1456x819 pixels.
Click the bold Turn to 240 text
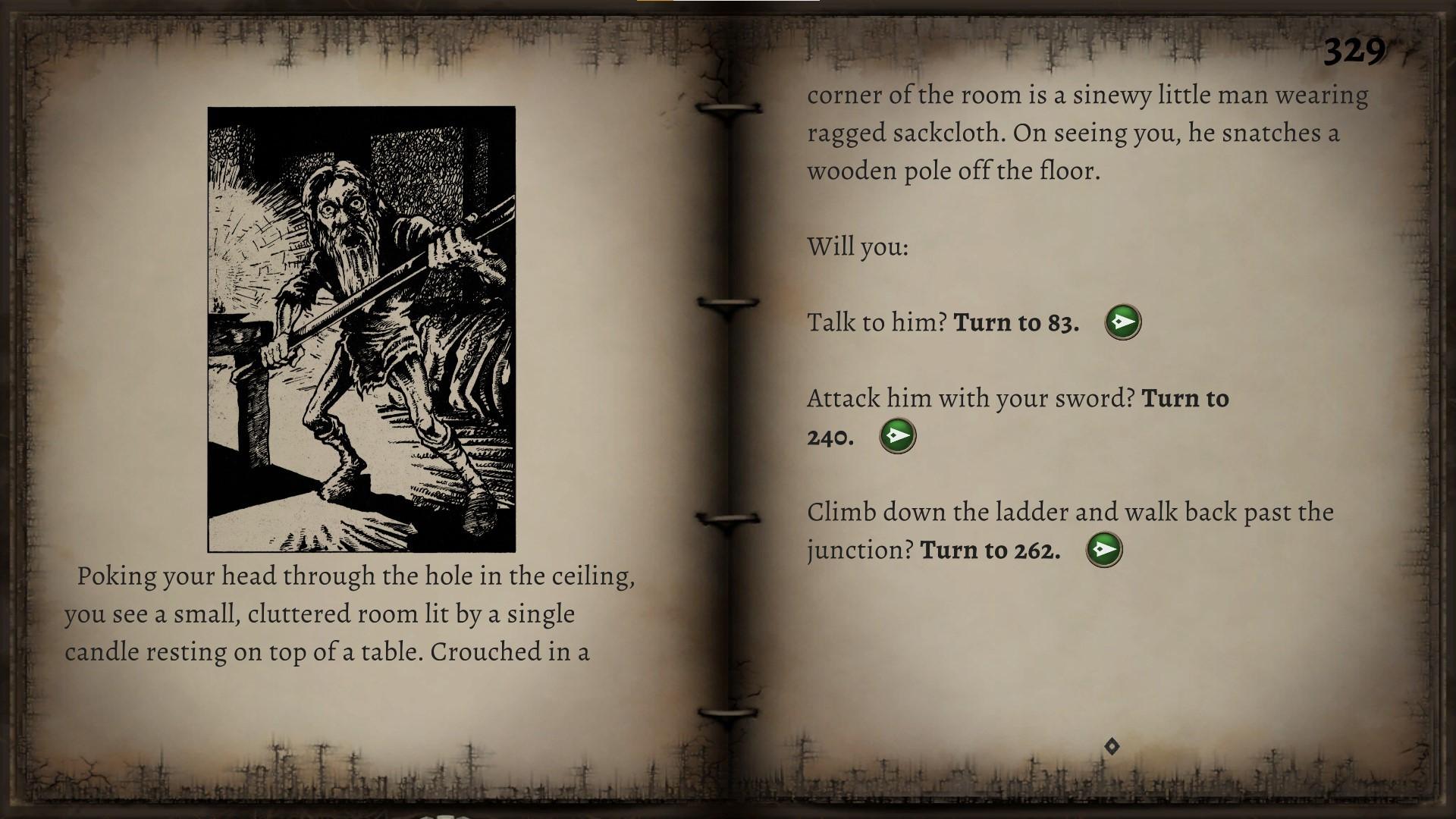coord(1187,400)
